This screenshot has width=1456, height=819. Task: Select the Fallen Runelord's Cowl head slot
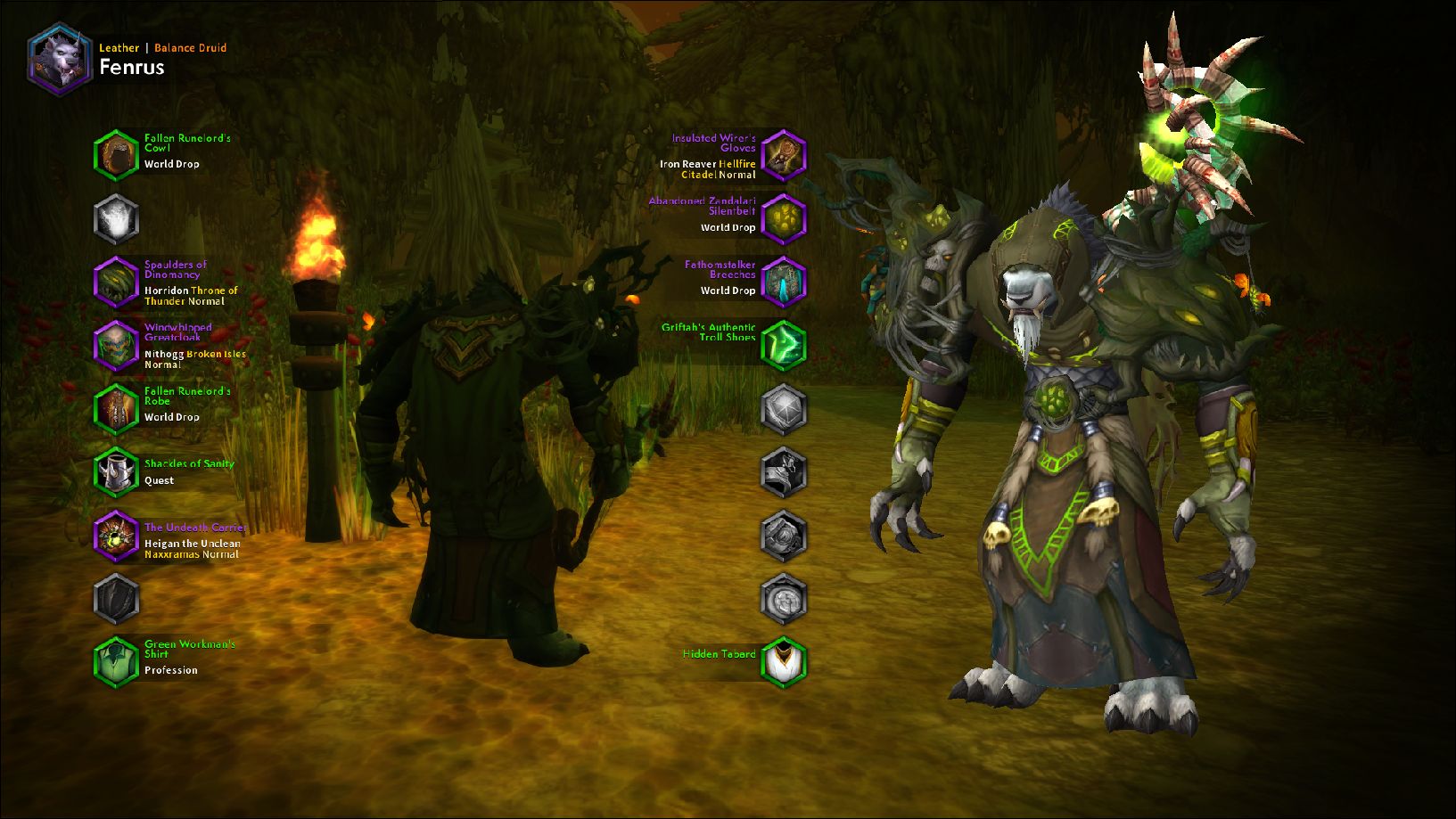116,155
